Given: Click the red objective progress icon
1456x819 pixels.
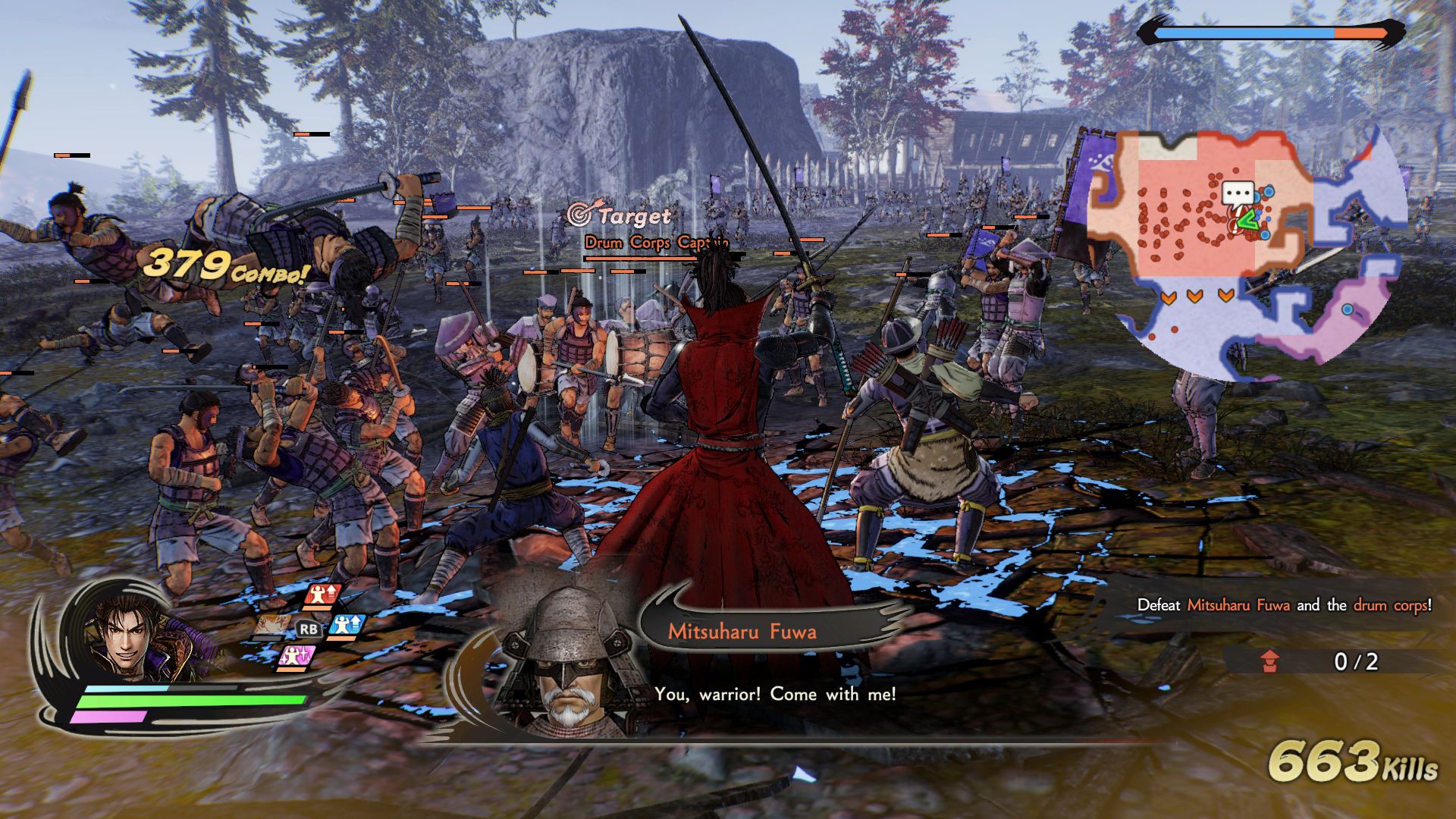Looking at the screenshot, I should [1270, 661].
